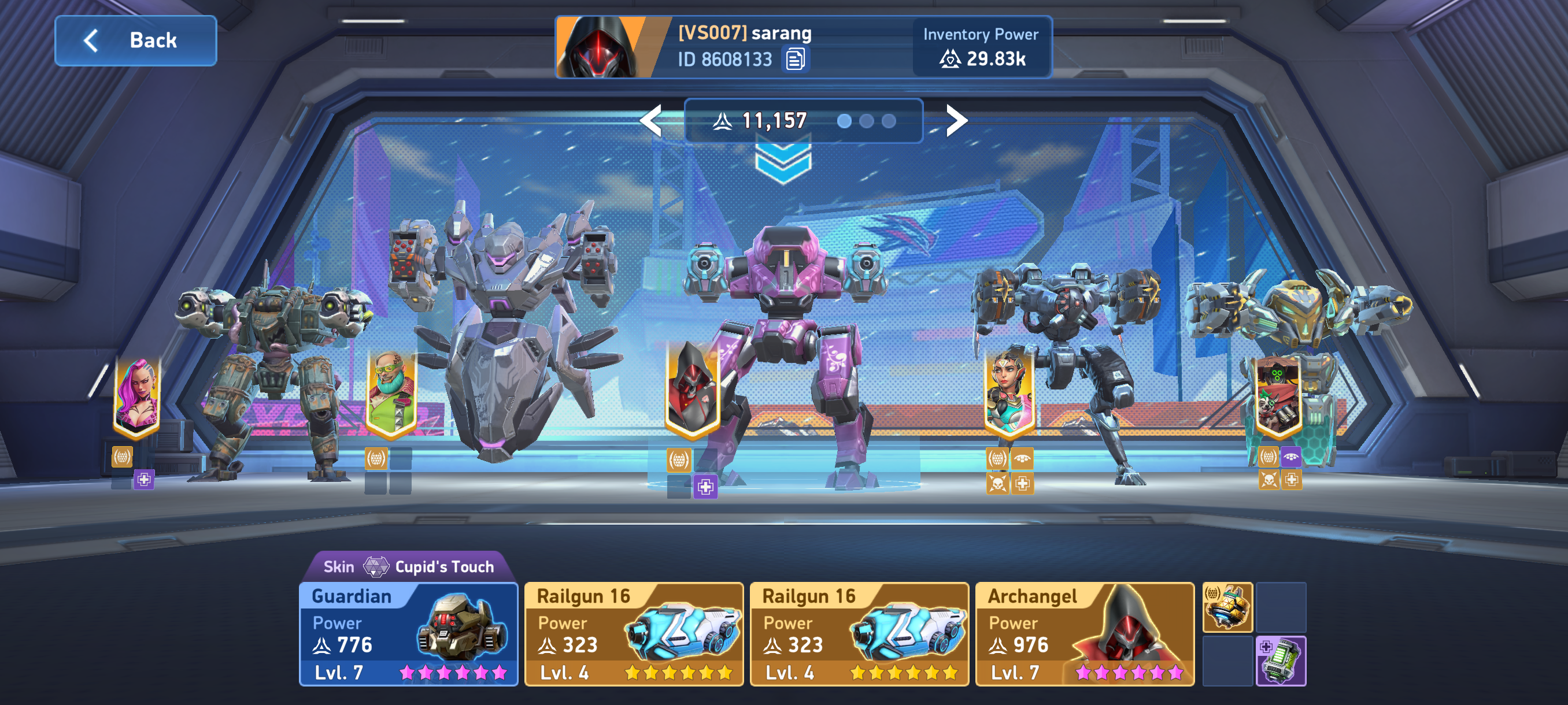This screenshot has height=705, width=1568.
Task: Expand the blue chevron dropdown arrow
Action: [783, 161]
